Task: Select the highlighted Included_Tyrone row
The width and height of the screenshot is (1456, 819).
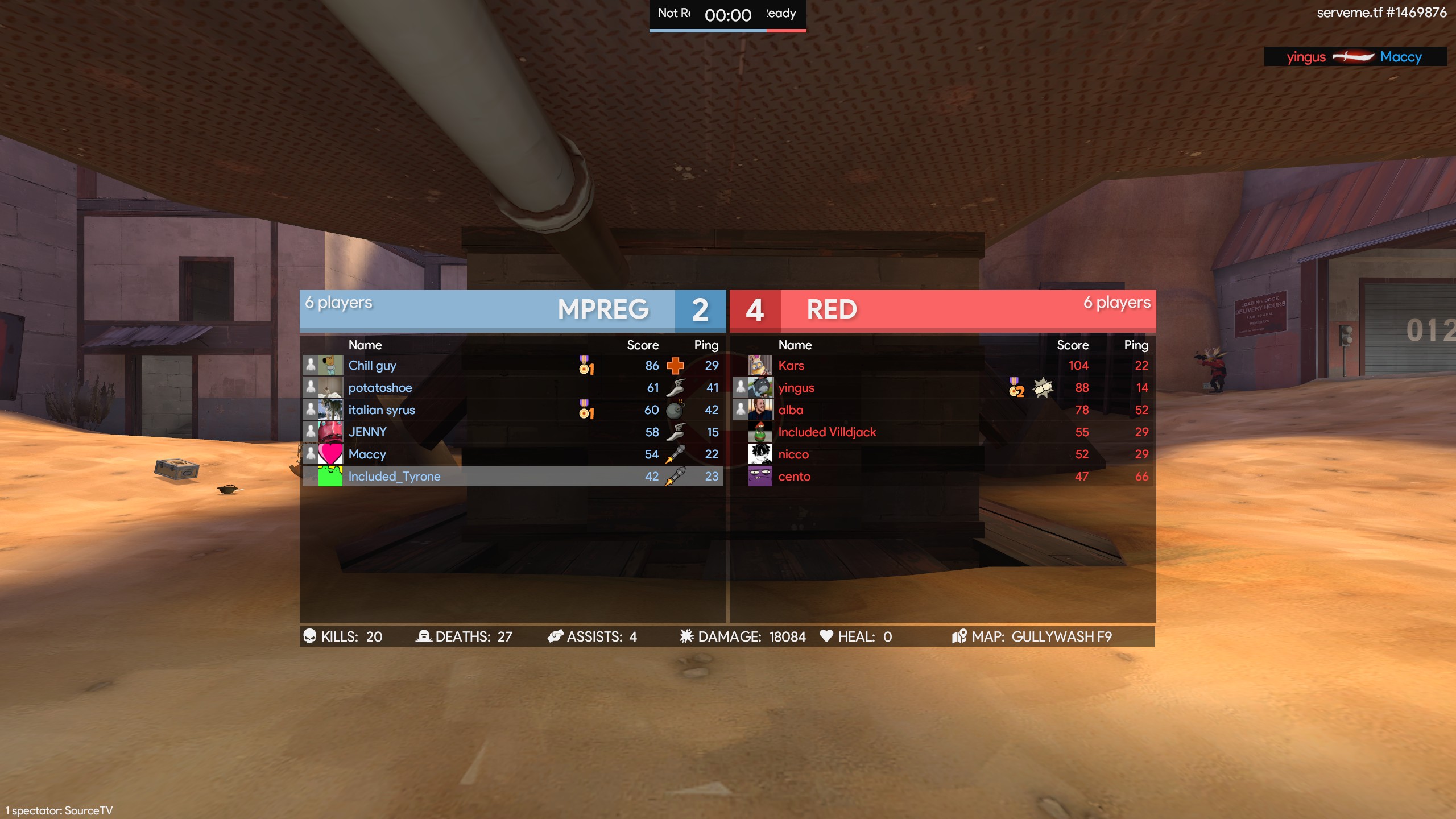Action: 394,477
